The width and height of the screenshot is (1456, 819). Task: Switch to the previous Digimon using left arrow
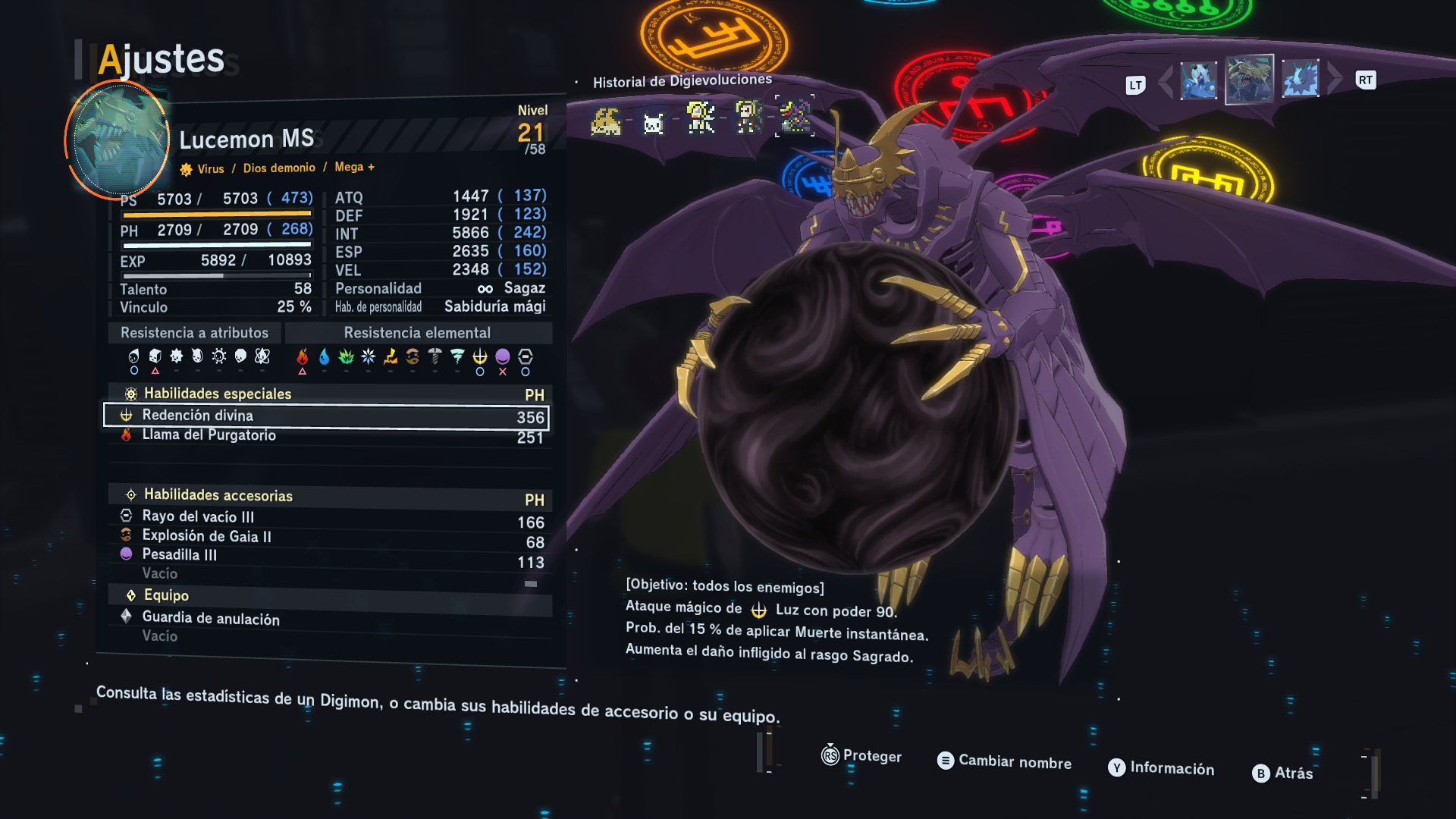click(x=1166, y=80)
